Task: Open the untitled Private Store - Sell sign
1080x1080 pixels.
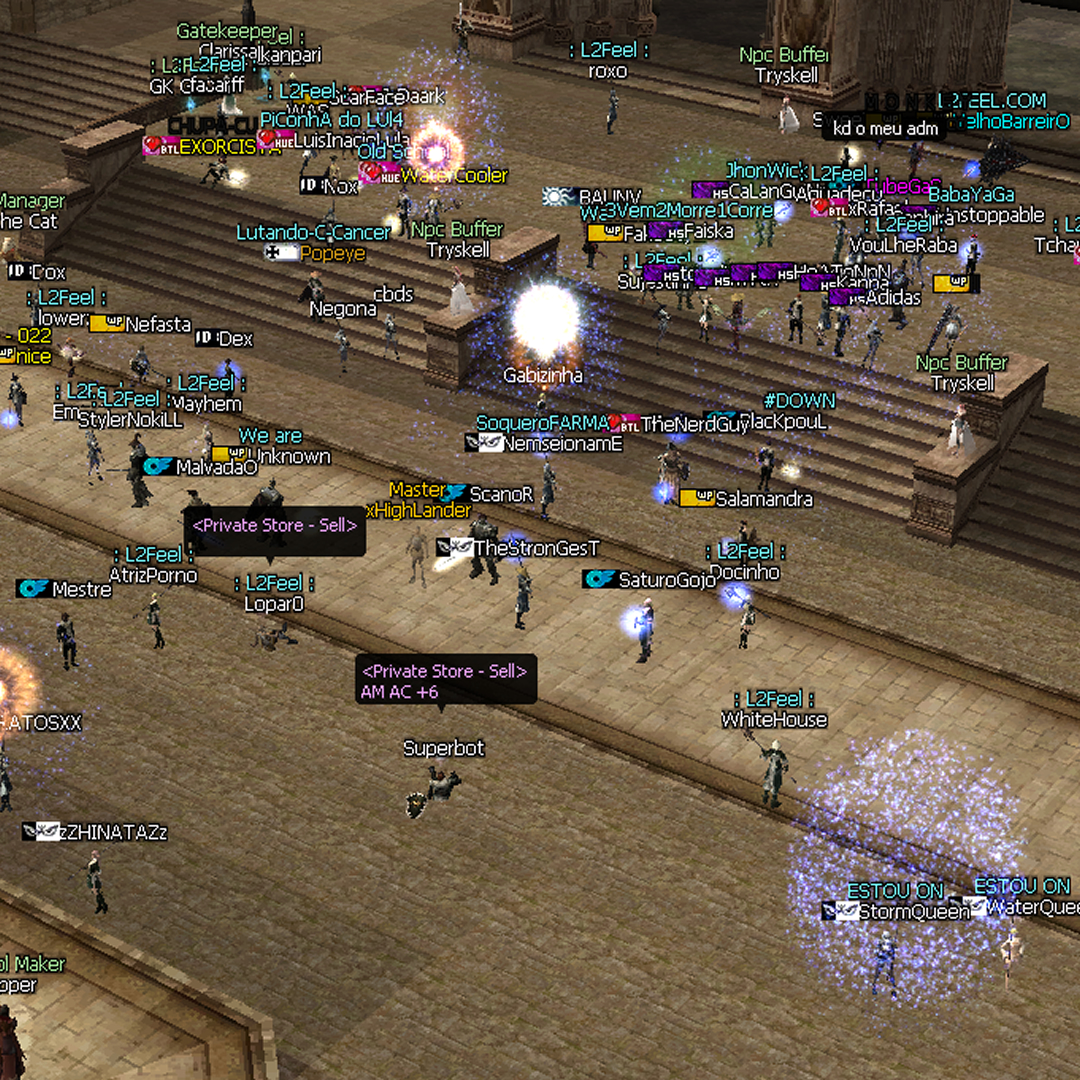Action: pos(275,527)
